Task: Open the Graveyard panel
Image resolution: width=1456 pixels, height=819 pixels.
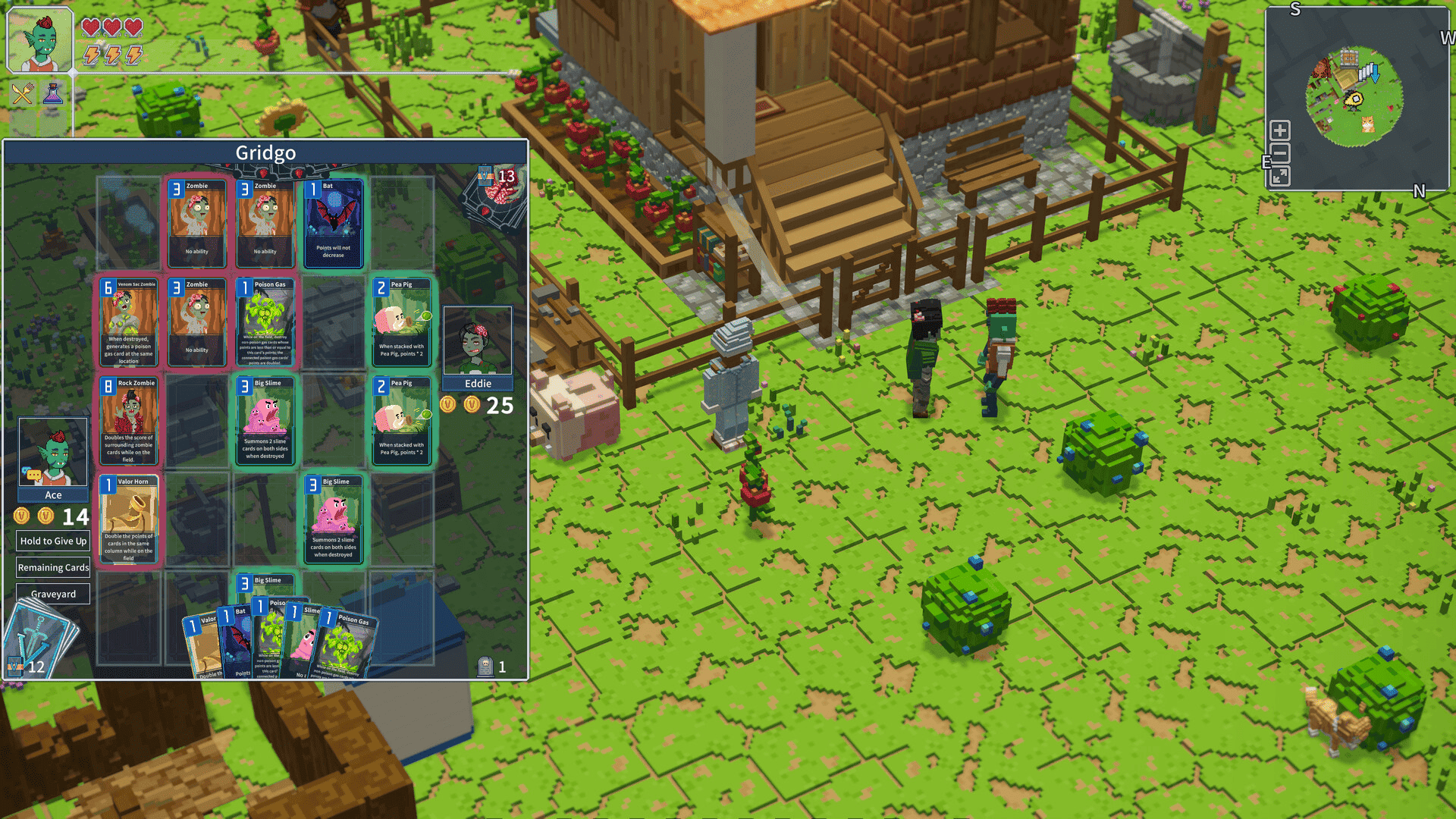Action: [x=52, y=593]
